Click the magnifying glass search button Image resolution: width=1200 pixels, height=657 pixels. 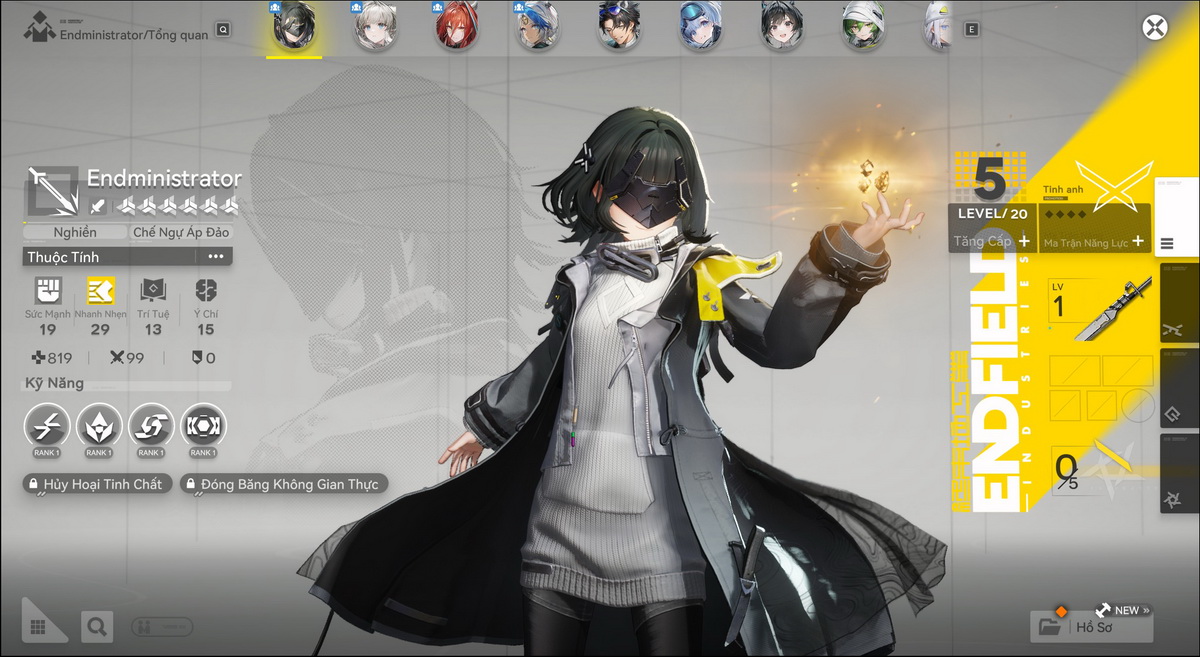point(97,627)
